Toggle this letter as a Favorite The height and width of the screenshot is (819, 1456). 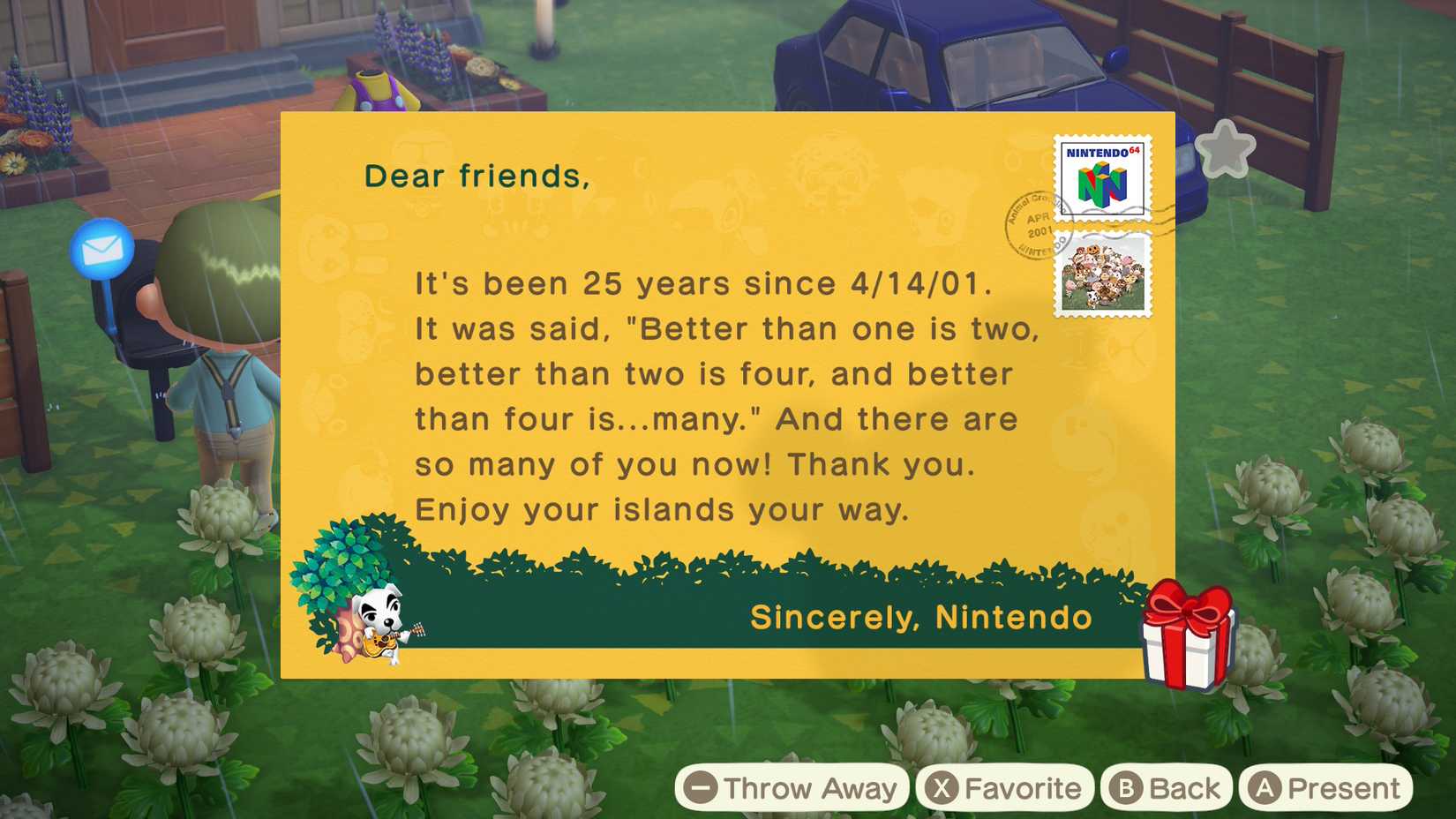point(1004,788)
